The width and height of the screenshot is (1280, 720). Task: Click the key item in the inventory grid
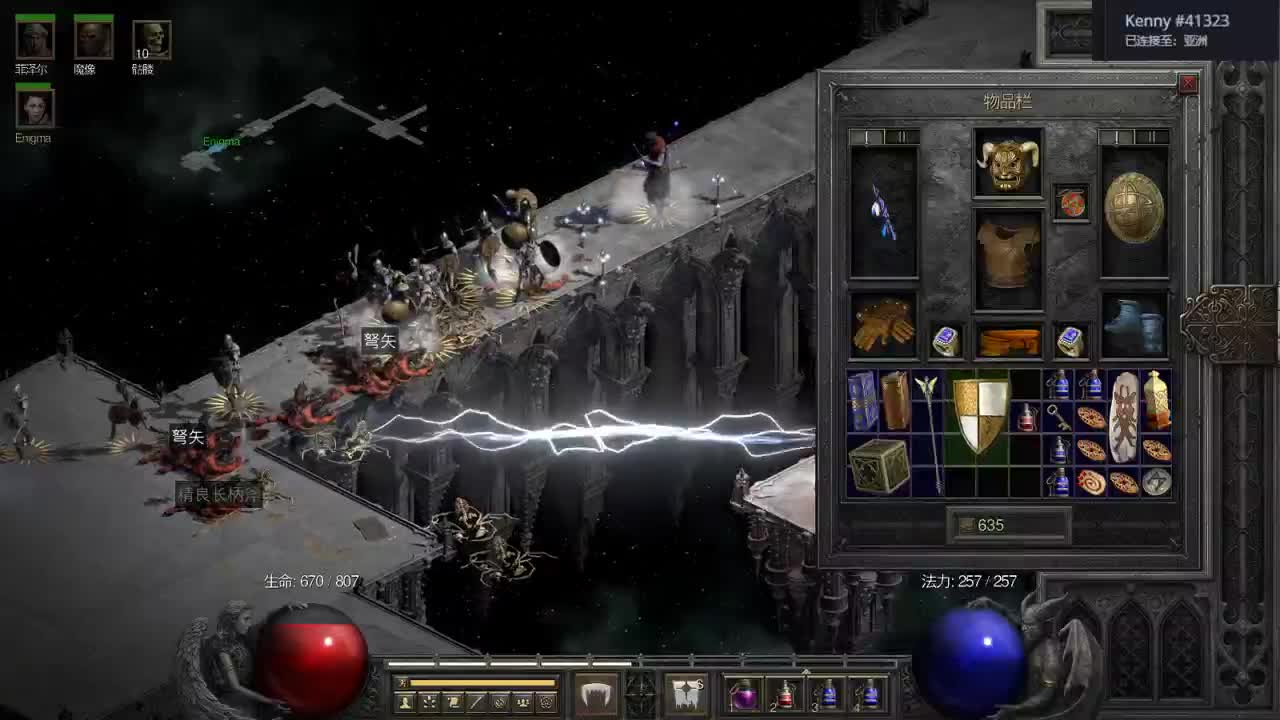point(1057,417)
